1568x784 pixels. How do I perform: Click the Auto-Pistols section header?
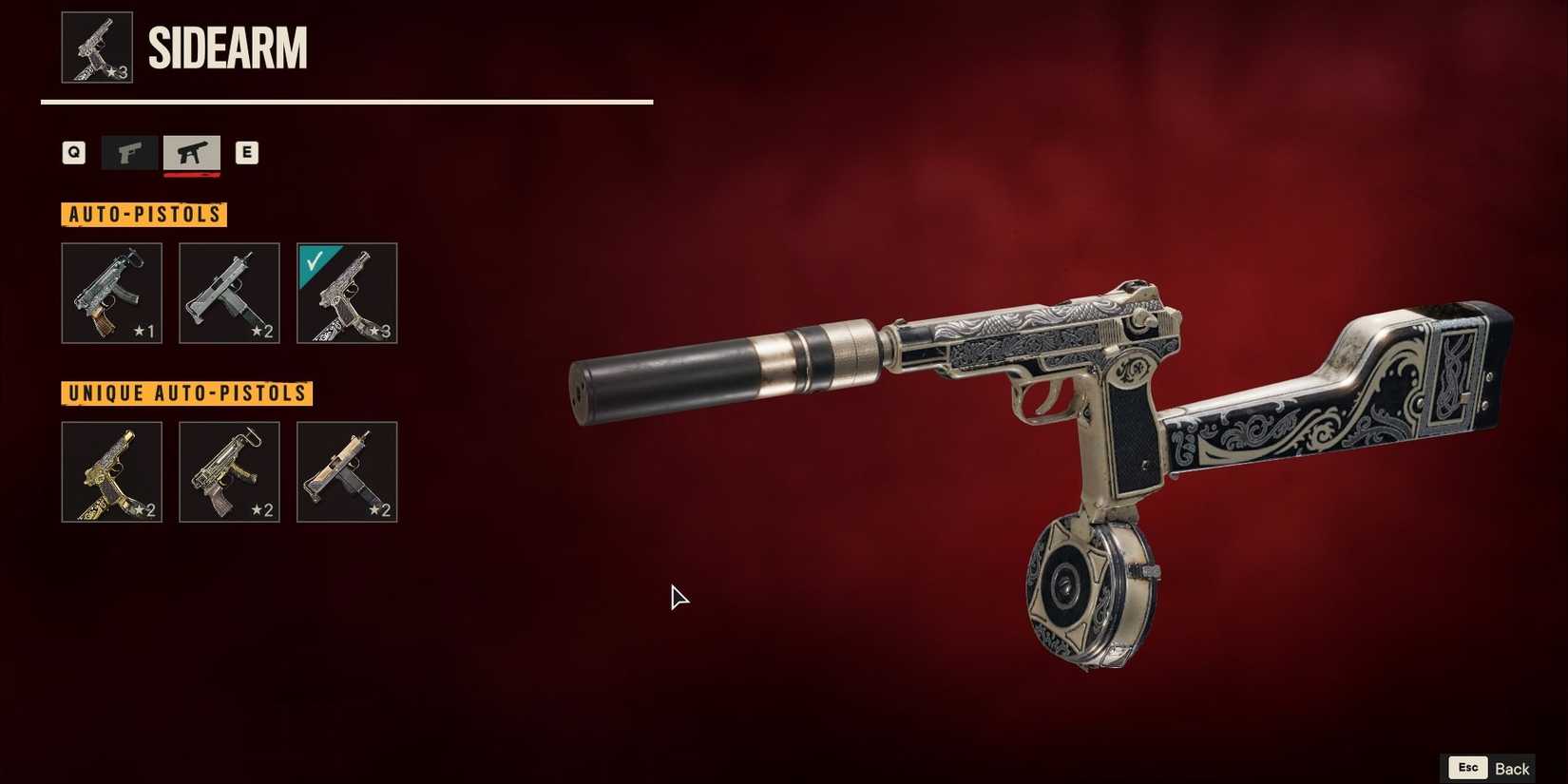point(144,214)
